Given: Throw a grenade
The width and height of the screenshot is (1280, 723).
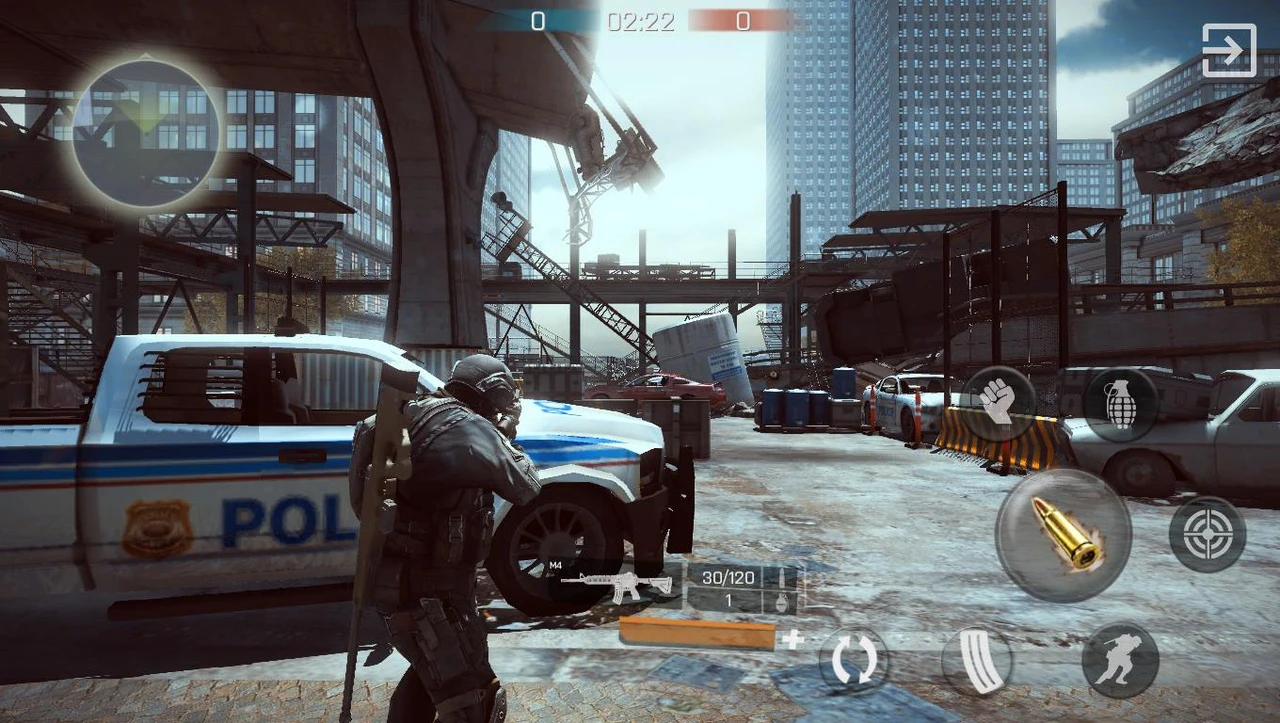Looking at the screenshot, I should 1120,404.
